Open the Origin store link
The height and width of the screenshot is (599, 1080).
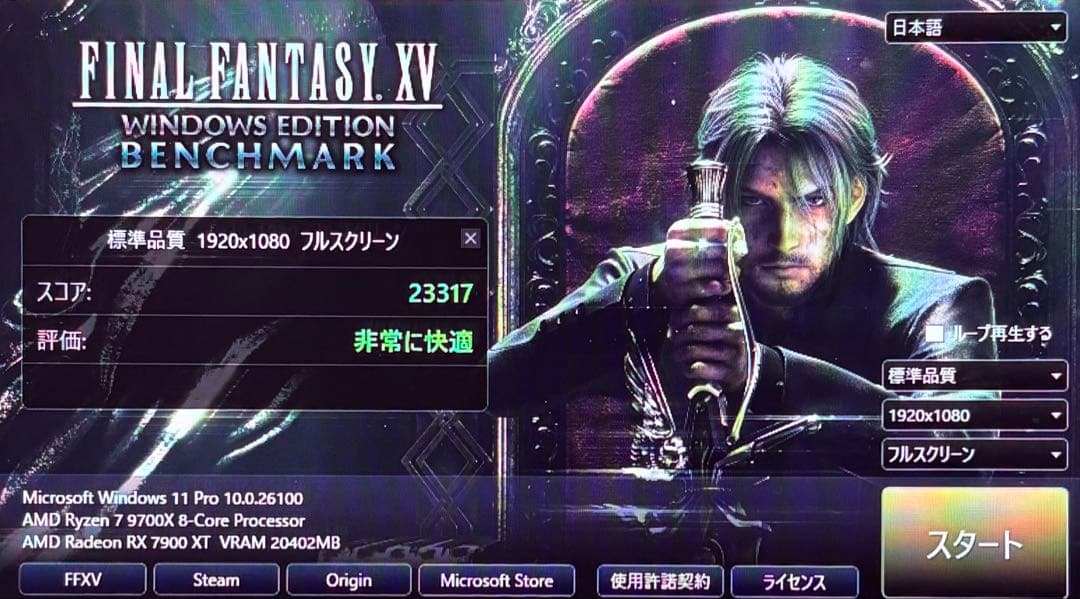349,580
